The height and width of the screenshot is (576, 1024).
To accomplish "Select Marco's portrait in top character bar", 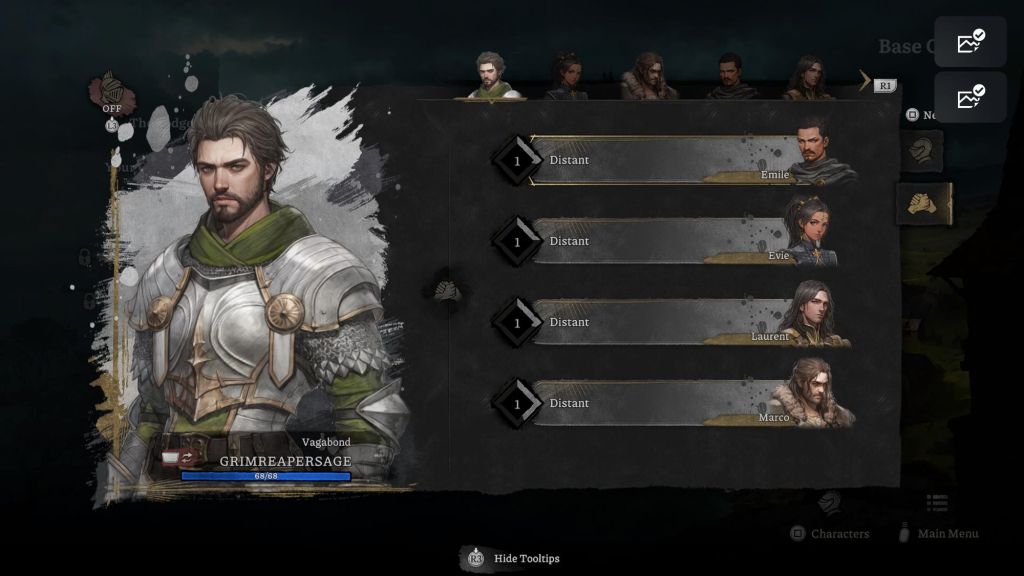I will pos(648,76).
